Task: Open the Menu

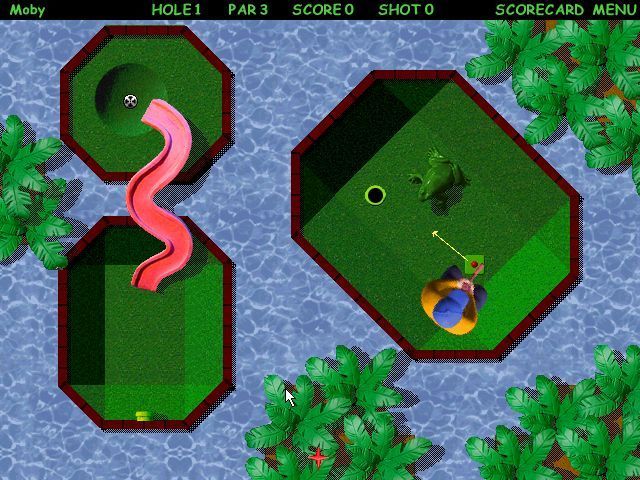Action: click(613, 10)
